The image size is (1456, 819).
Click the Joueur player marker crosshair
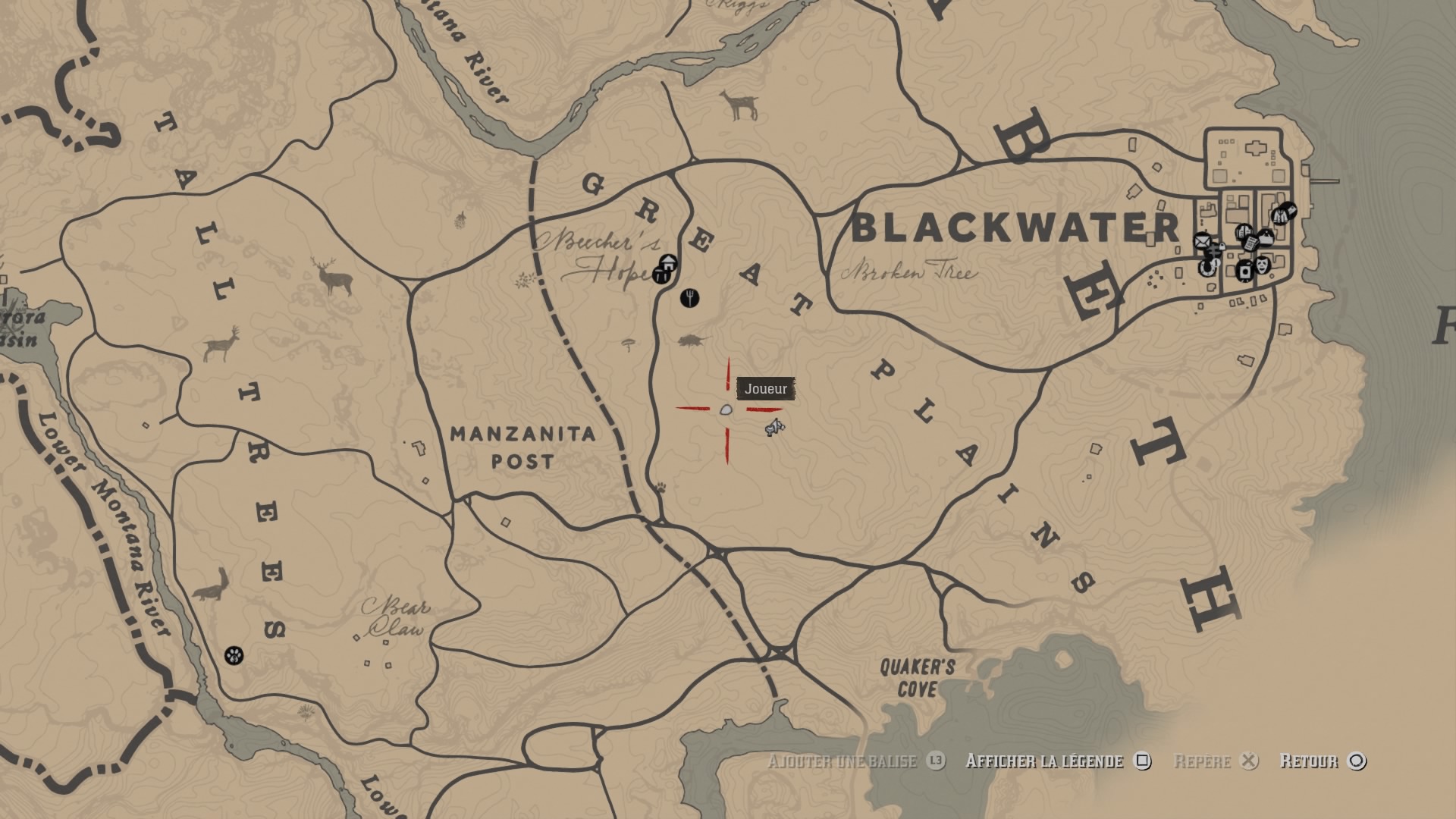tap(726, 409)
